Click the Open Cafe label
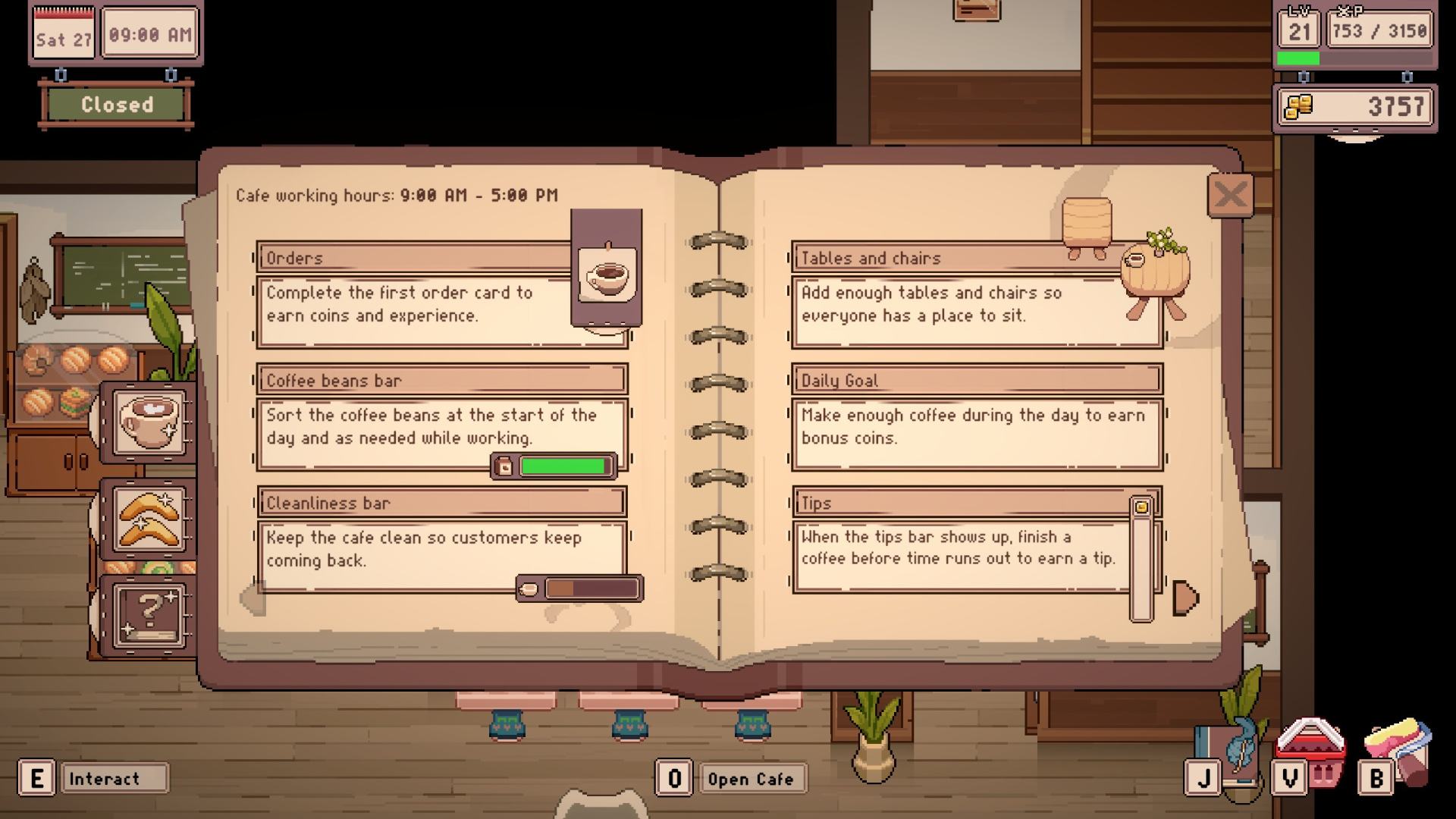This screenshot has height=819, width=1456. click(750, 779)
